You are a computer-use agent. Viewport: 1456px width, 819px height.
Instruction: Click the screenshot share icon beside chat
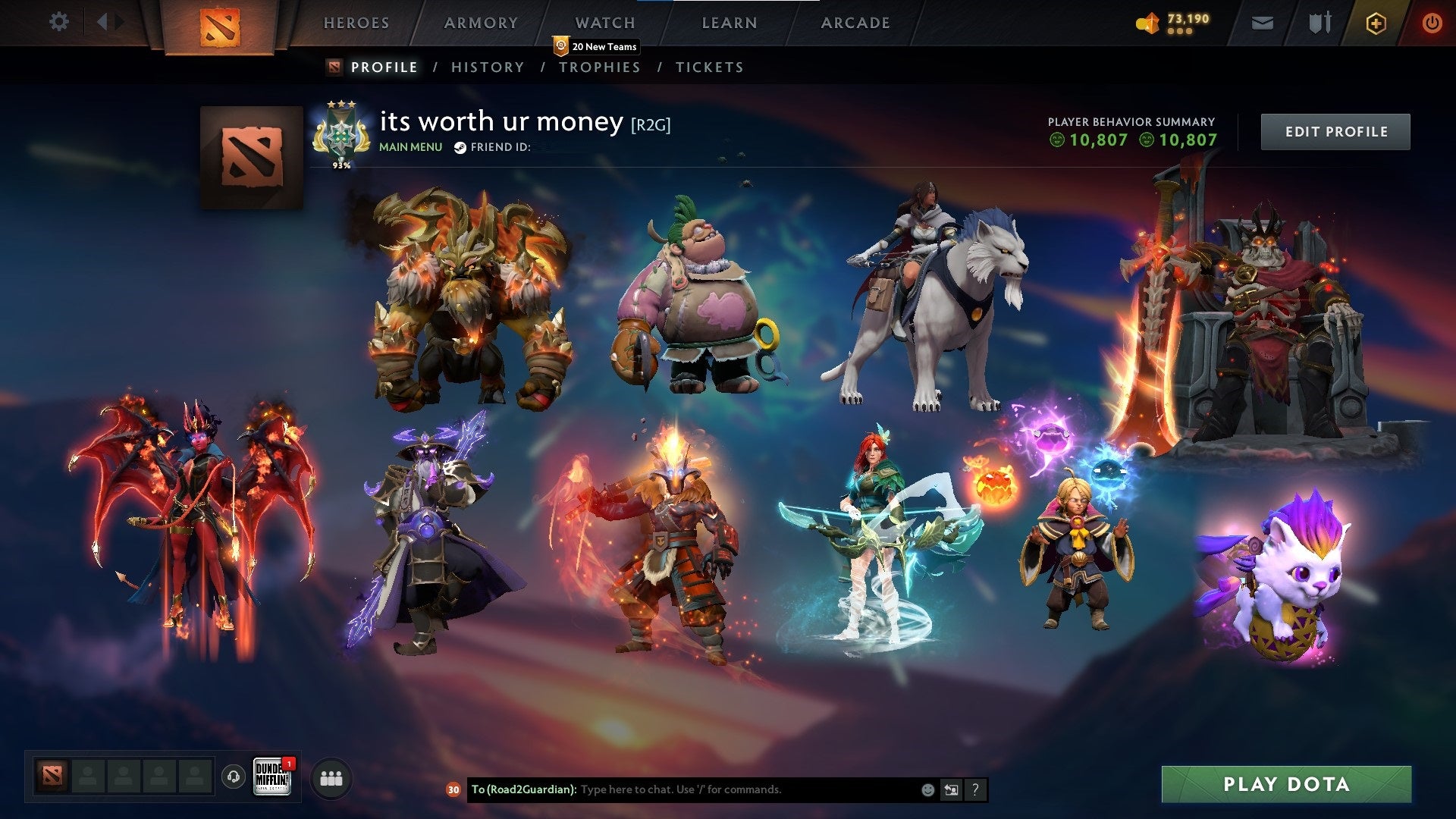950,789
